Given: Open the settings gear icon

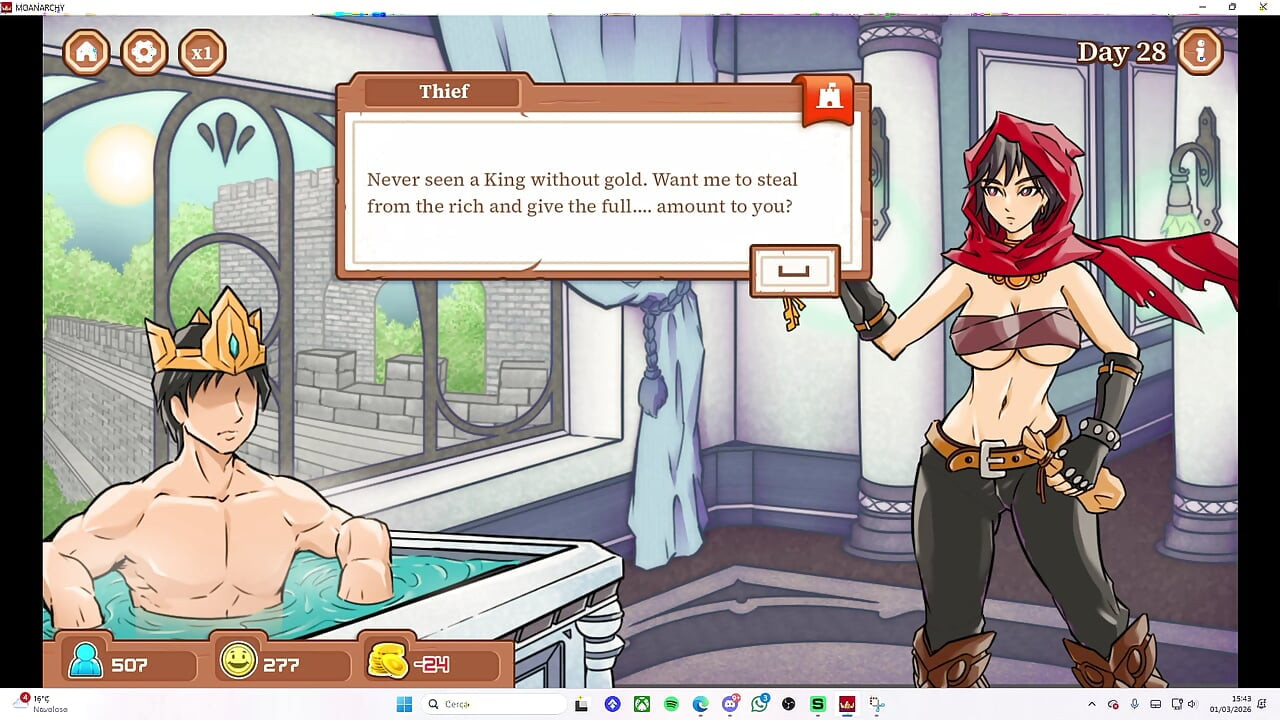Looking at the screenshot, I should point(143,52).
